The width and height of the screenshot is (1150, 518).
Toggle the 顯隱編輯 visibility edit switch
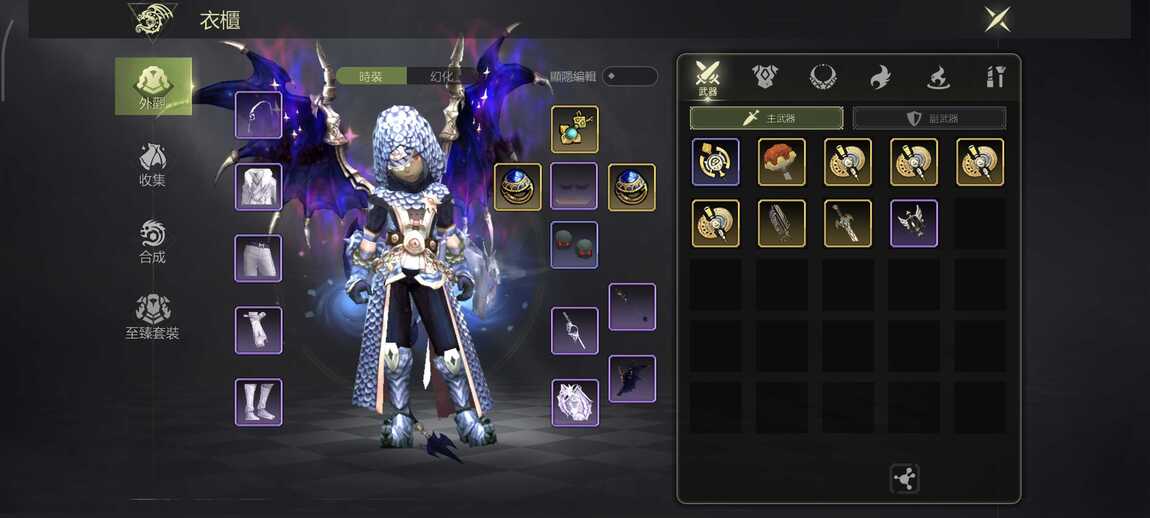click(629, 76)
